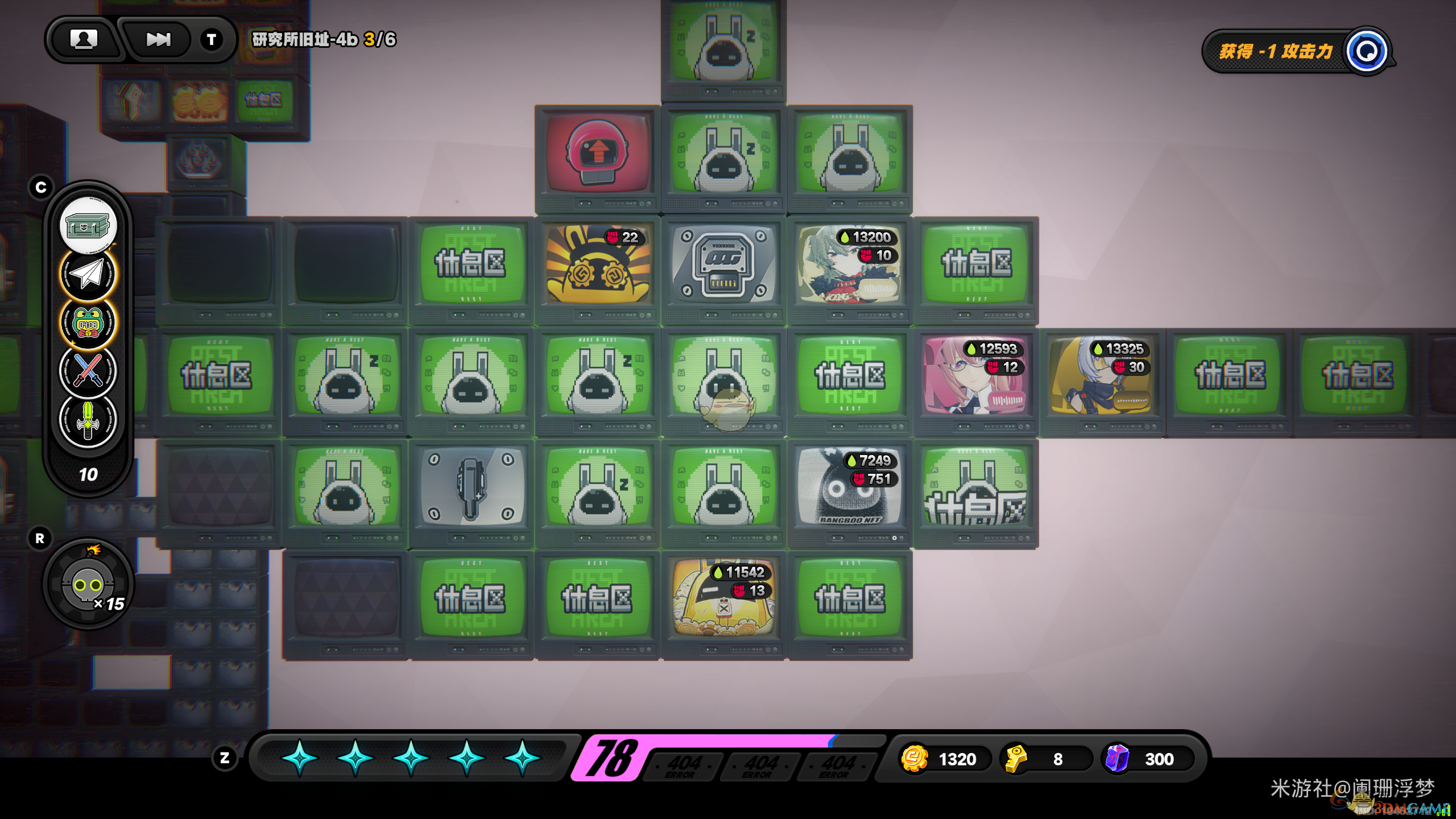Choose the pink-haired enemy tile 12593
This screenshot has width=1456, height=819.
pyautogui.click(x=976, y=375)
